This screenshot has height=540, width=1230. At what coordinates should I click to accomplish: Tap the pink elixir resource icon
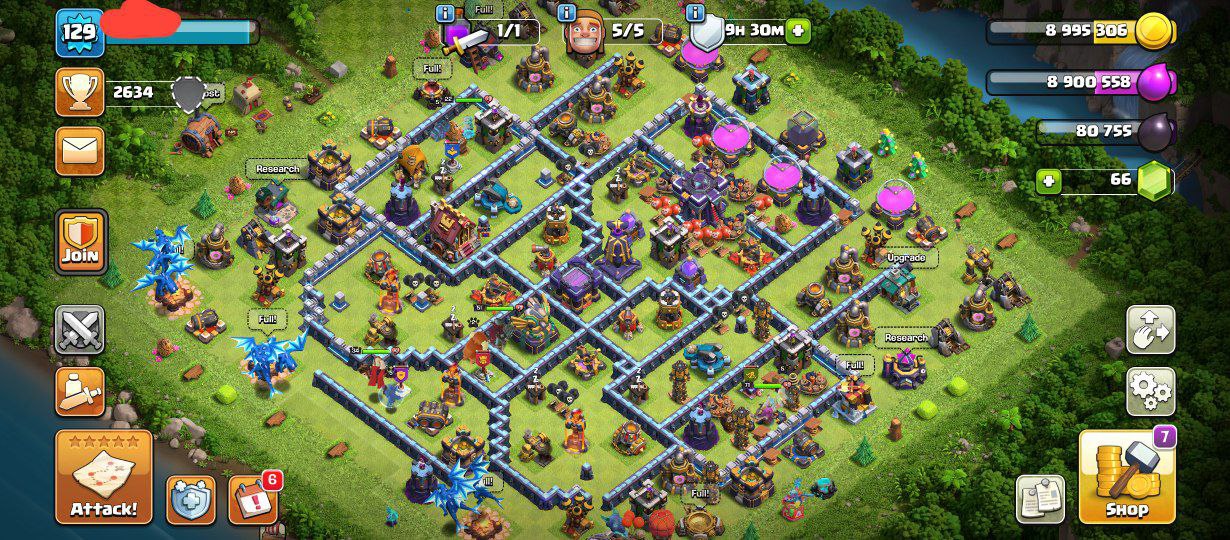[x=1155, y=82]
